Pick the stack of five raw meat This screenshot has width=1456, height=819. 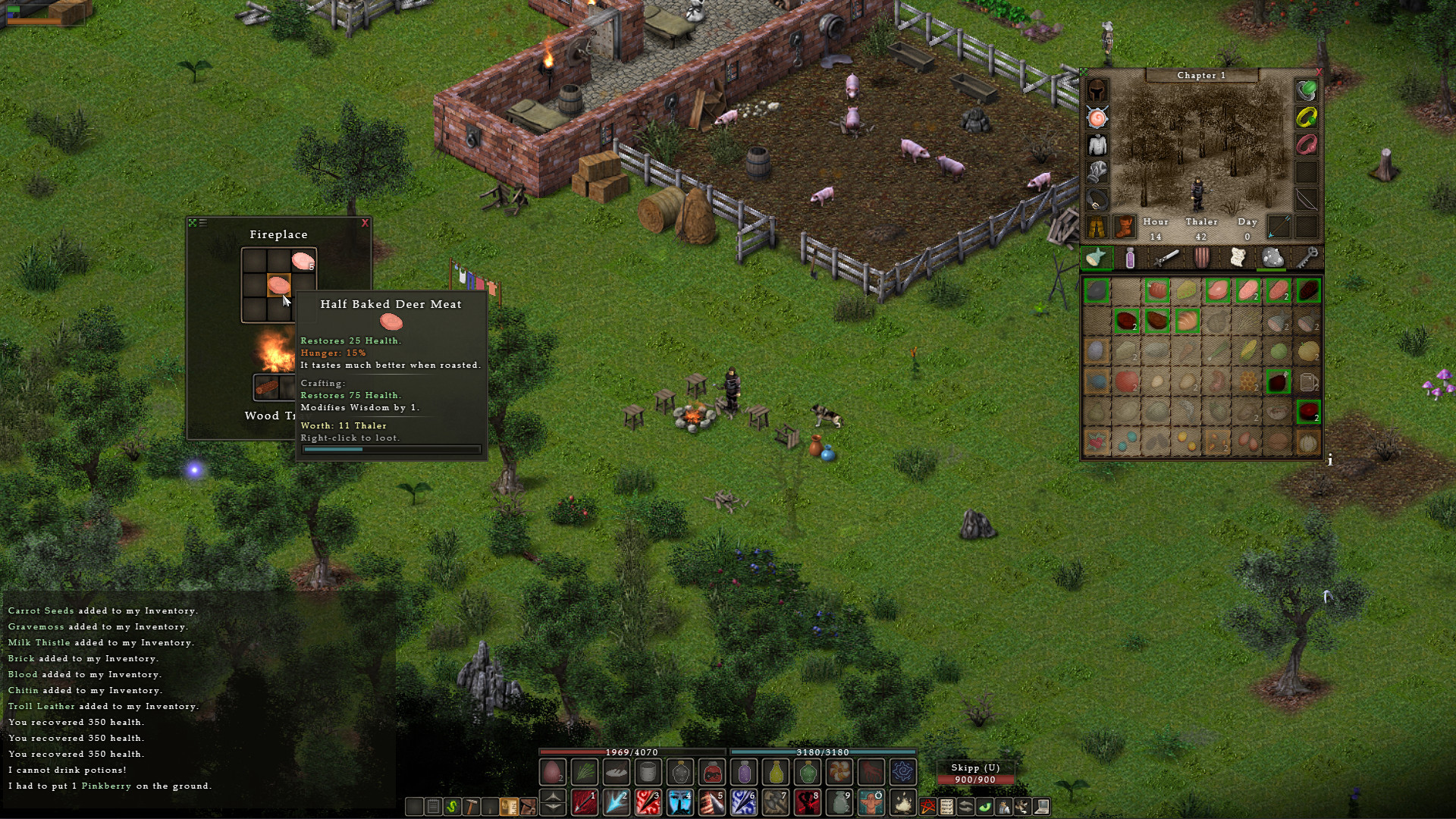[x=303, y=262]
